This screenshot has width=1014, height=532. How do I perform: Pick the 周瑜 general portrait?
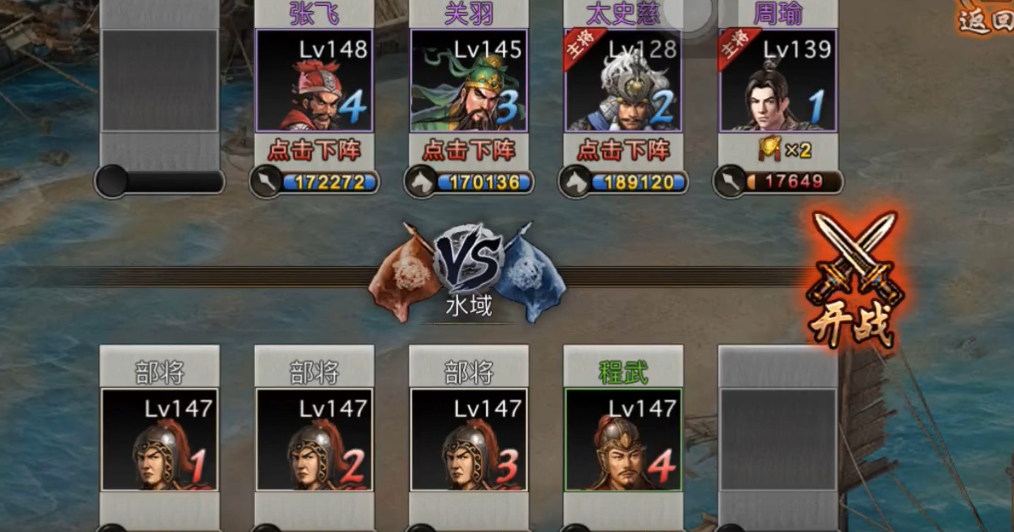777,80
